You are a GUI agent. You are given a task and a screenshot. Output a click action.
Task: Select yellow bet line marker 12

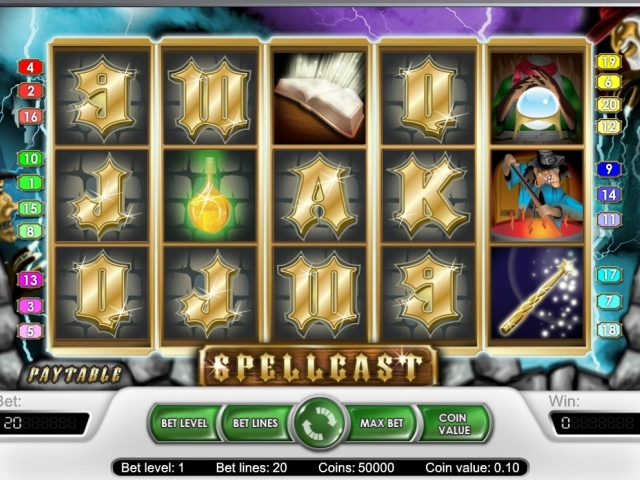(x=609, y=127)
